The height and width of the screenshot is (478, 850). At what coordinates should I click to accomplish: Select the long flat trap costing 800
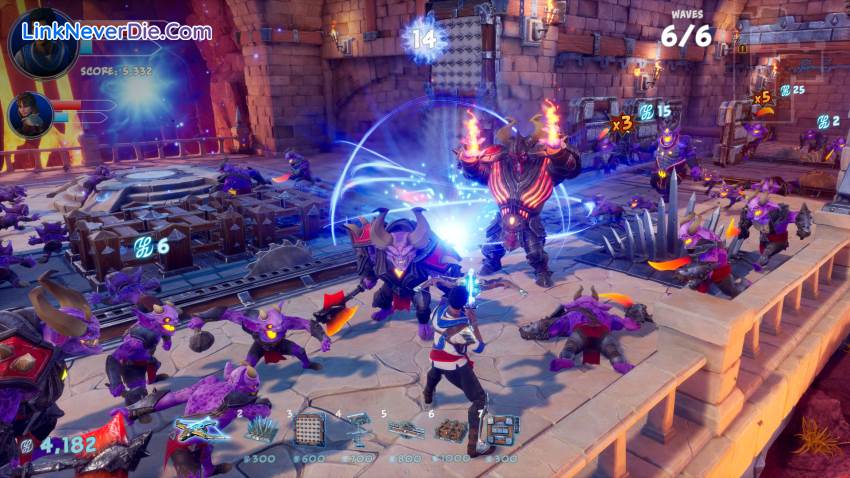click(405, 430)
